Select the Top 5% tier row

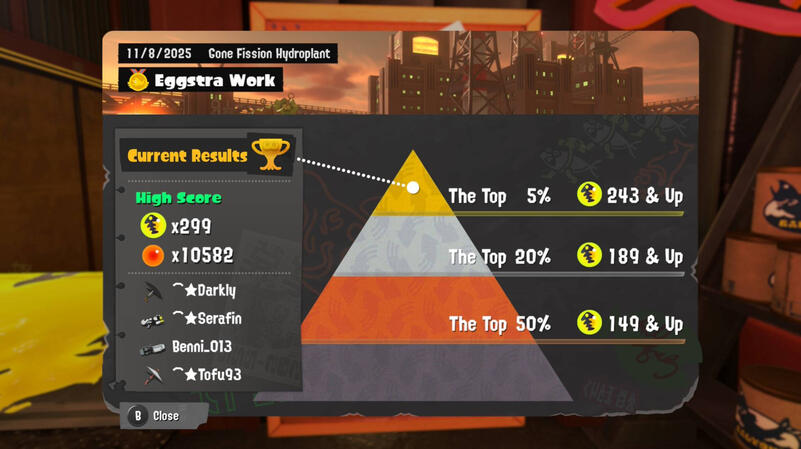pos(565,196)
